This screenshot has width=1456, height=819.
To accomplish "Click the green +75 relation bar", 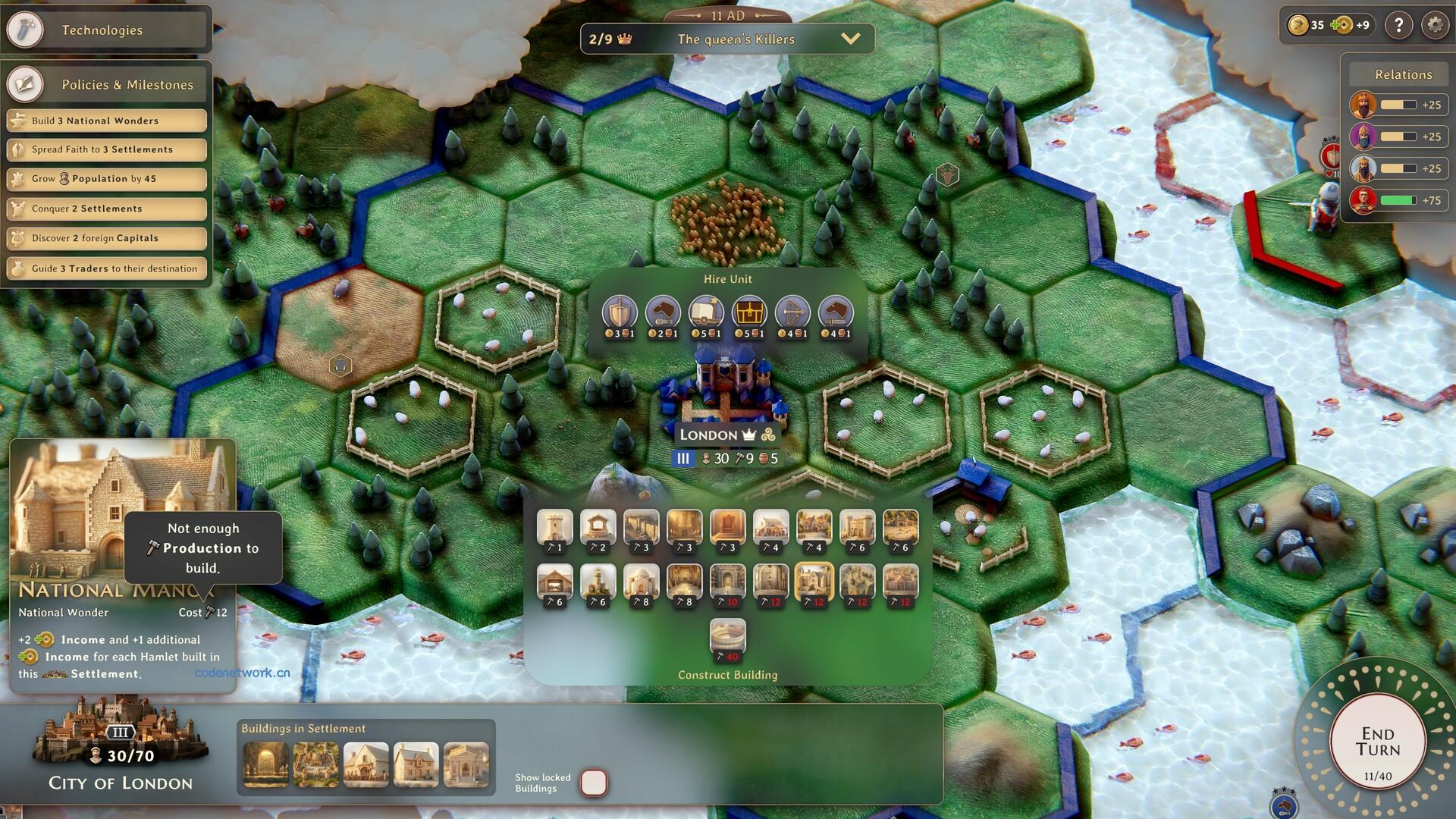I will click(1398, 200).
